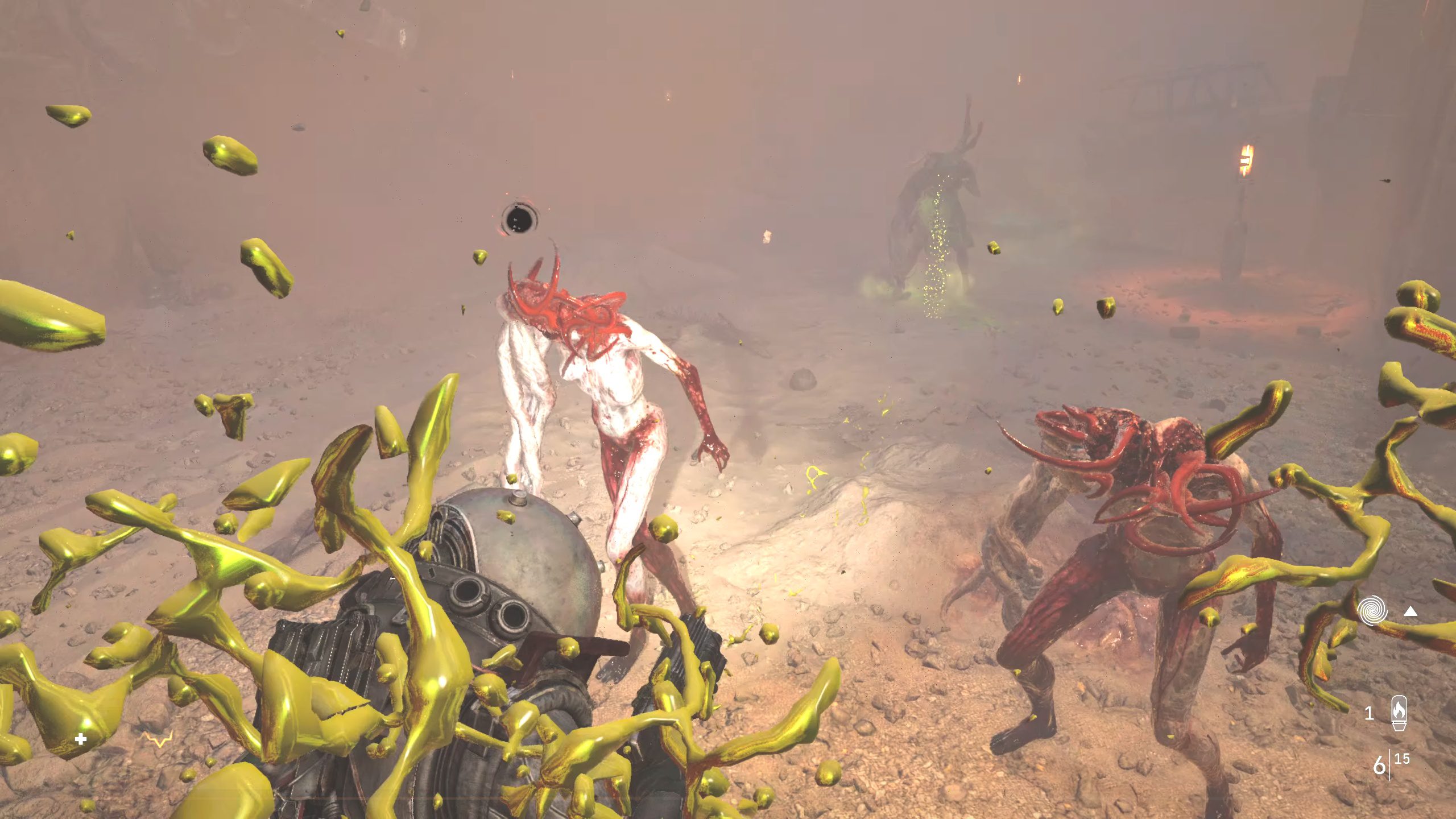
Task: Select the spiral ability icon
Action: 1372,610
